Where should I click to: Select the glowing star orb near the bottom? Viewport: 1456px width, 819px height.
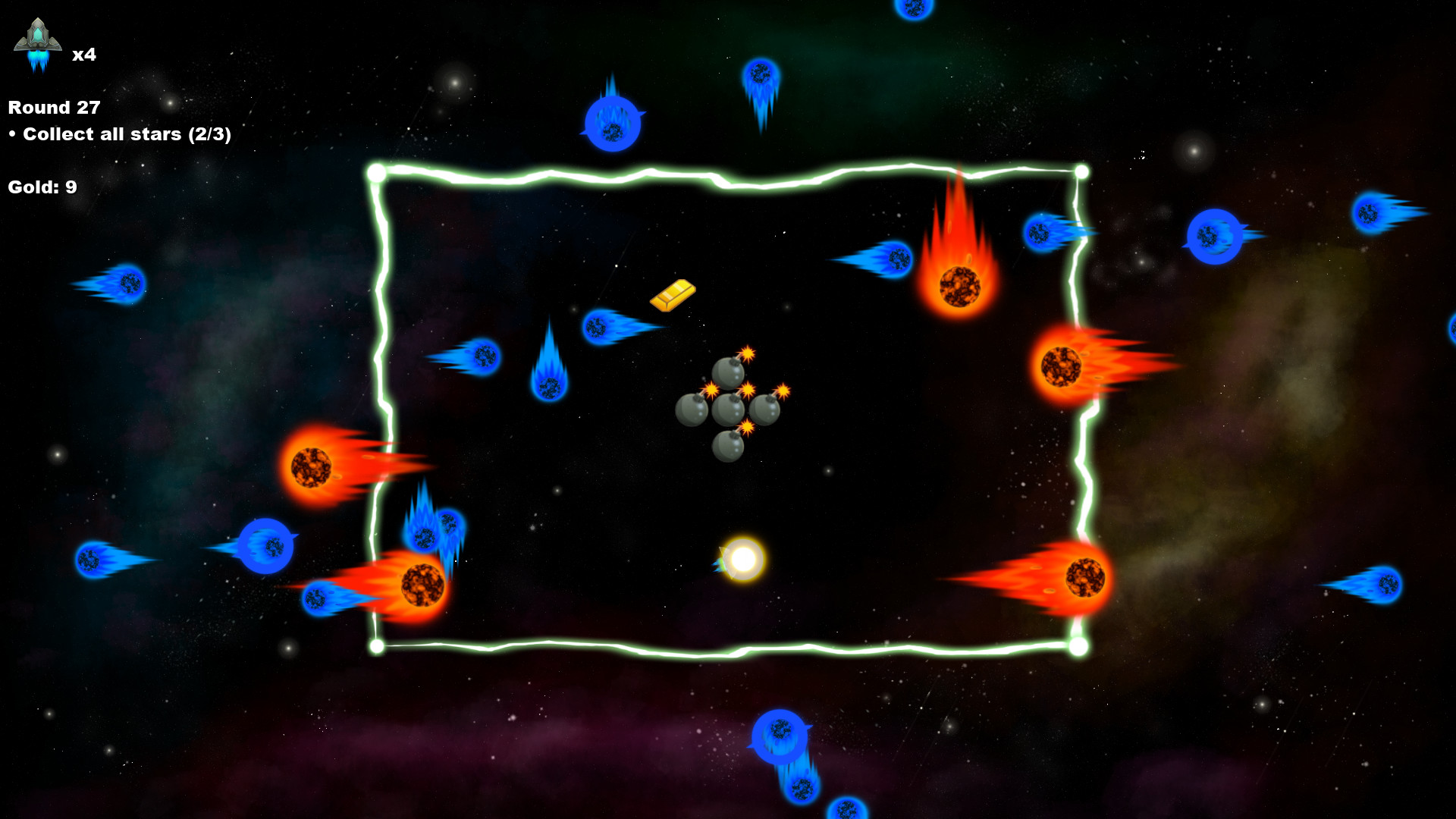[745, 559]
